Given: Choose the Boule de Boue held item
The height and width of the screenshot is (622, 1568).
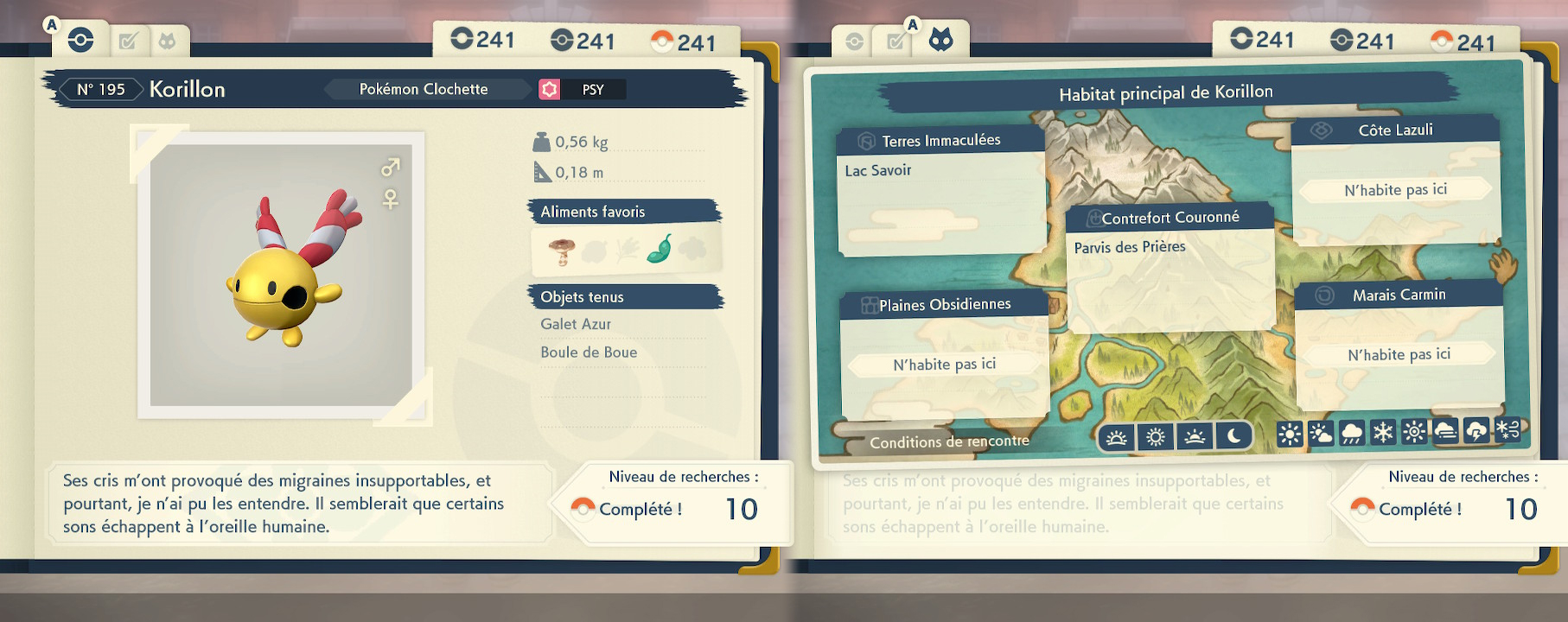Looking at the screenshot, I should [x=589, y=352].
